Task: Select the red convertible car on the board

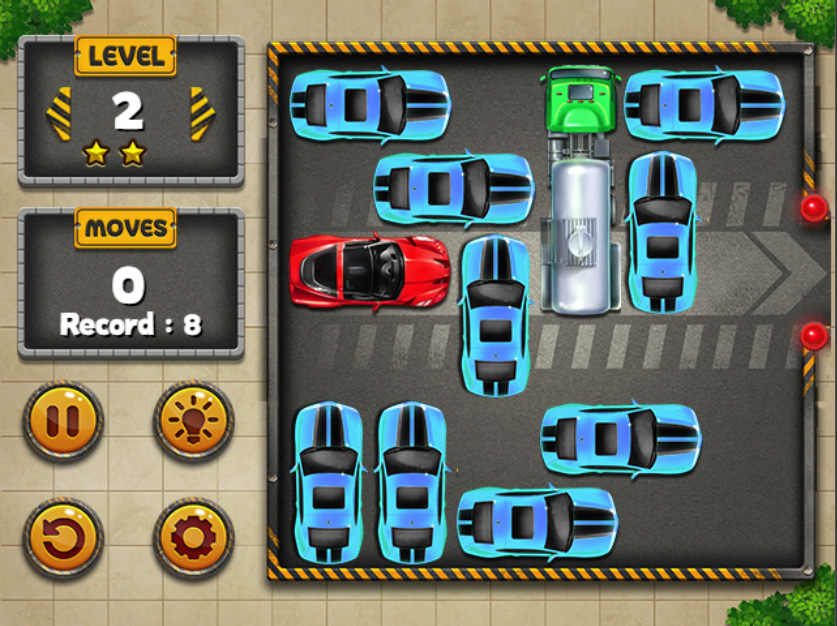Action: 369,271
